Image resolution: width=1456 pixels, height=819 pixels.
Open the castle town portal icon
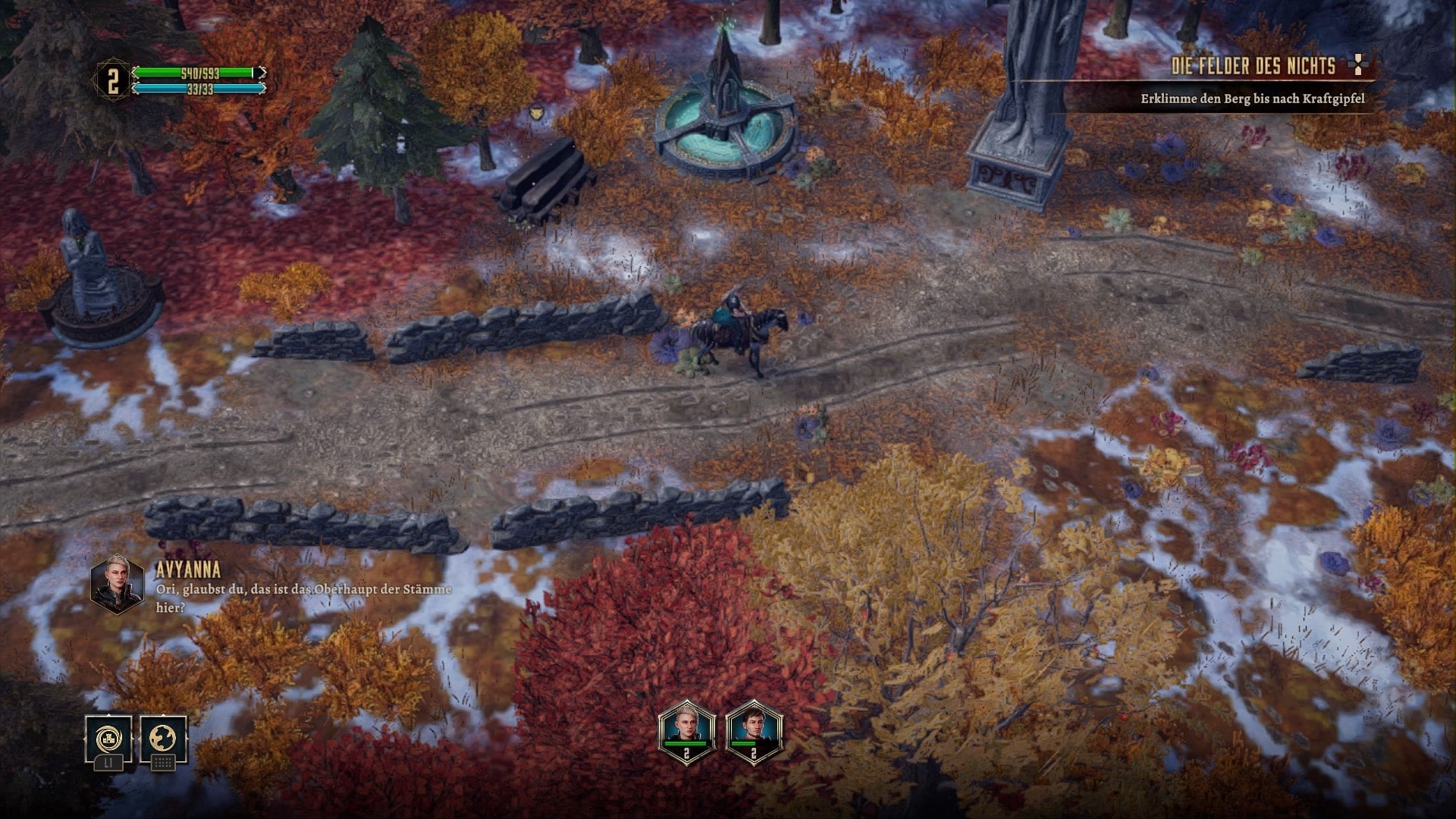(108, 738)
